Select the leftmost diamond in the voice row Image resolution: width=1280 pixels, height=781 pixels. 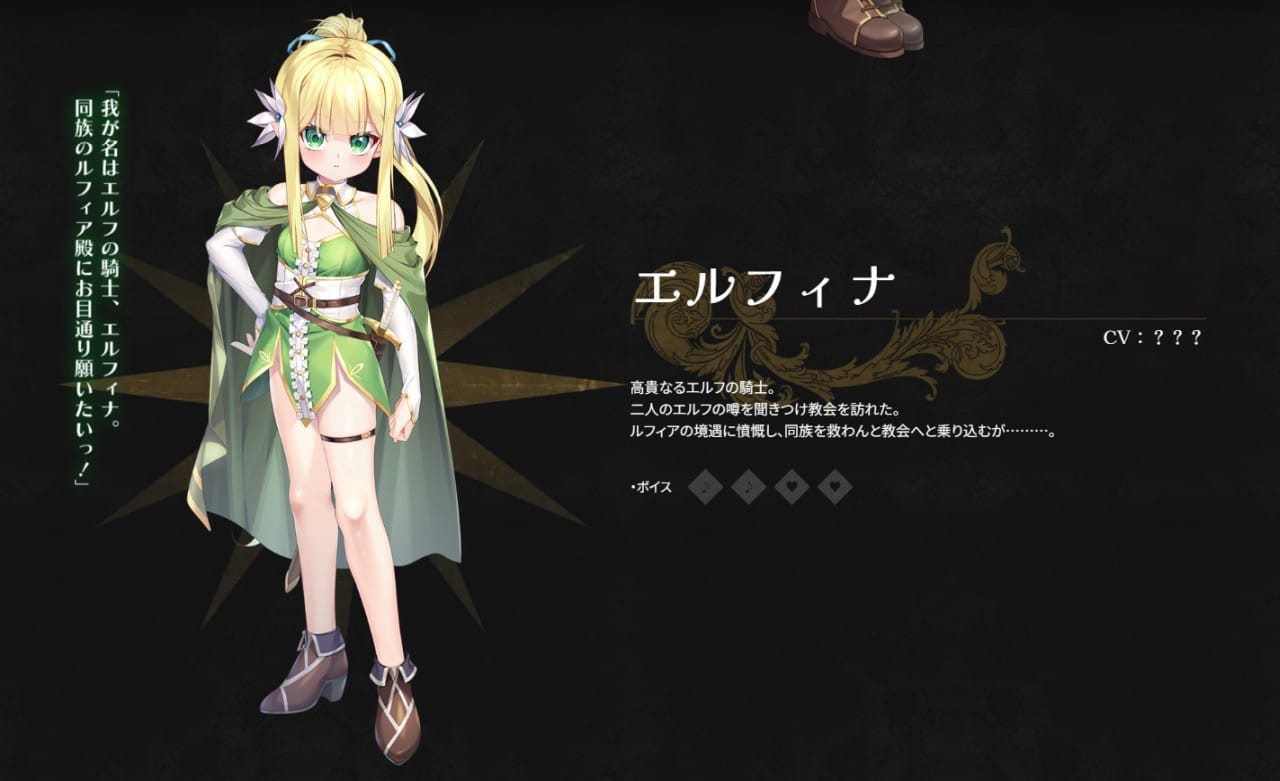pos(707,487)
